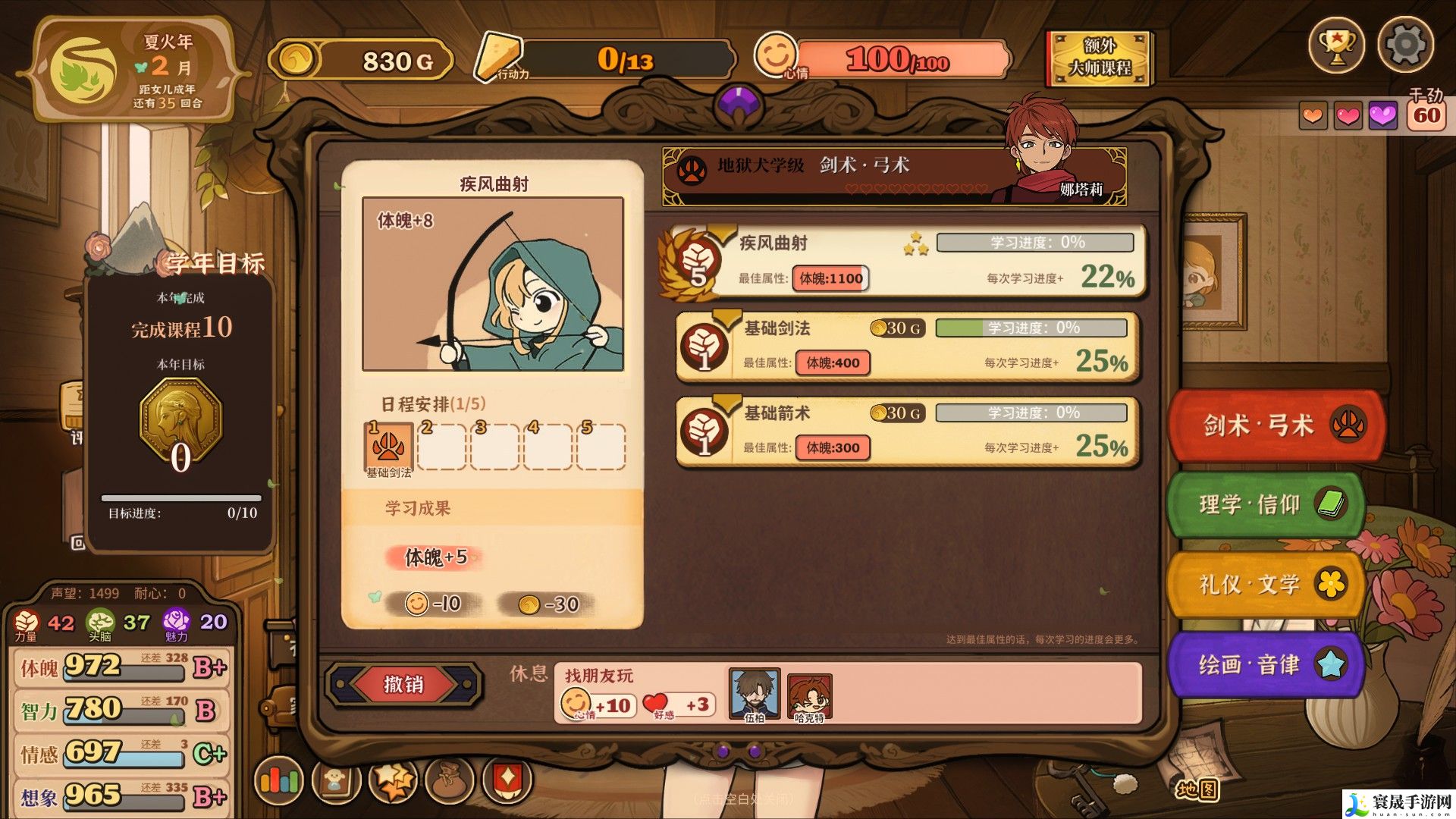Screen dimensions: 1456x819
Task: Choose friend 哈克特 portrait
Action: tap(809, 695)
